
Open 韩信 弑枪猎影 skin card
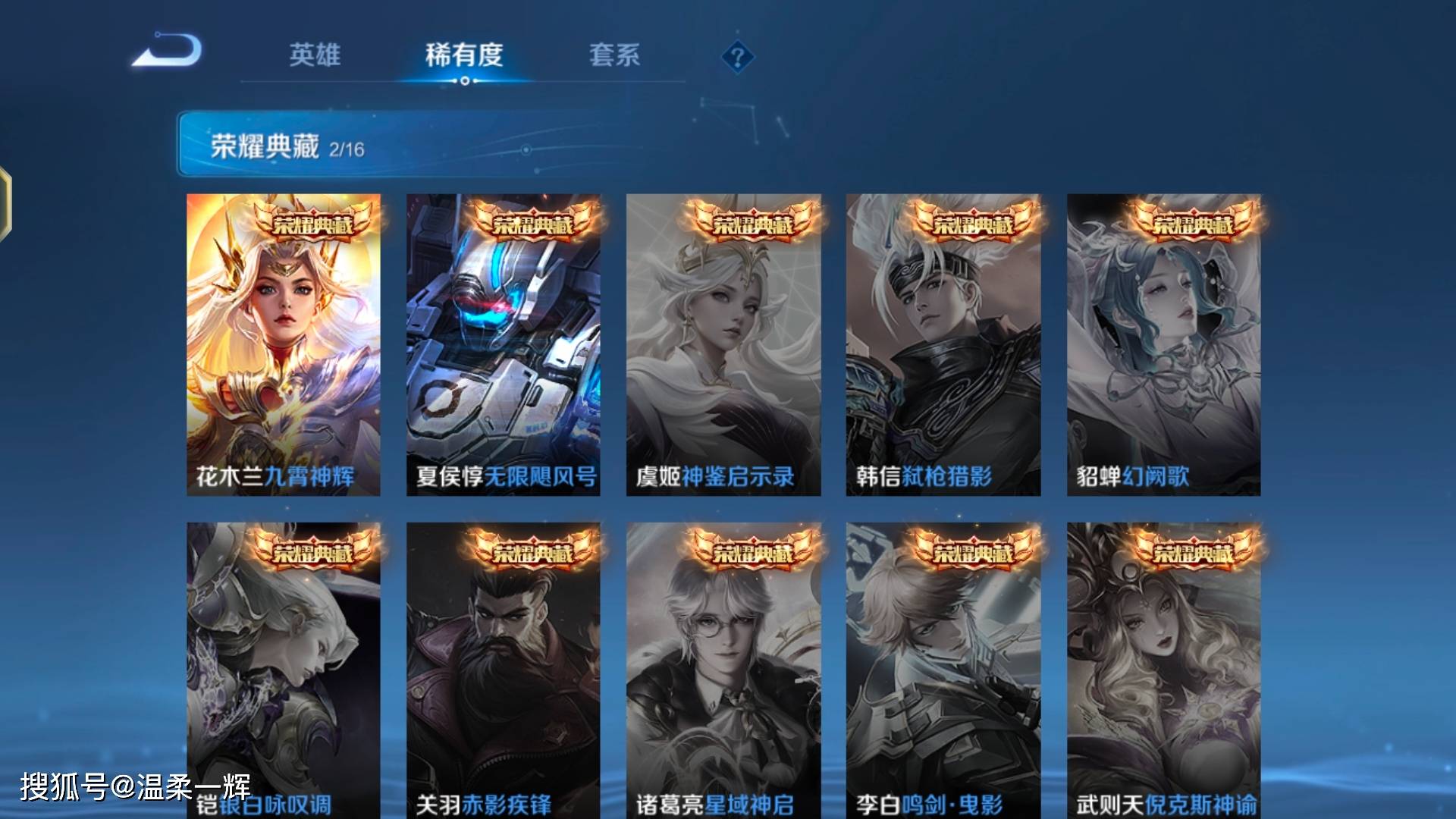[x=943, y=345]
